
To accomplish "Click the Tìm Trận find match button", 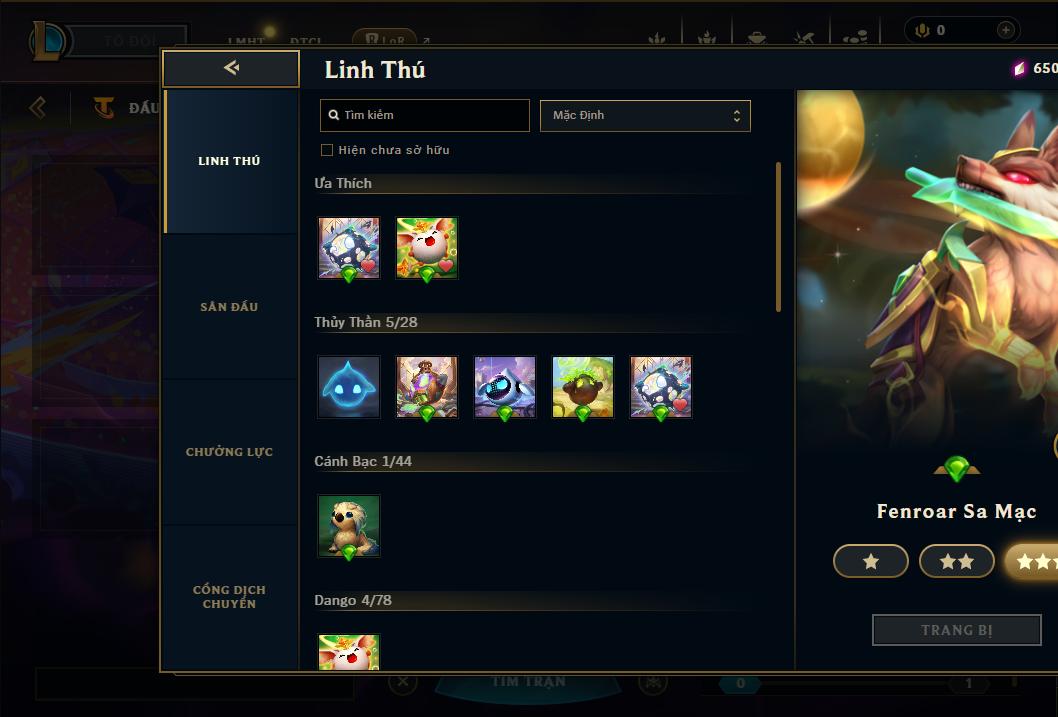I will [x=529, y=682].
